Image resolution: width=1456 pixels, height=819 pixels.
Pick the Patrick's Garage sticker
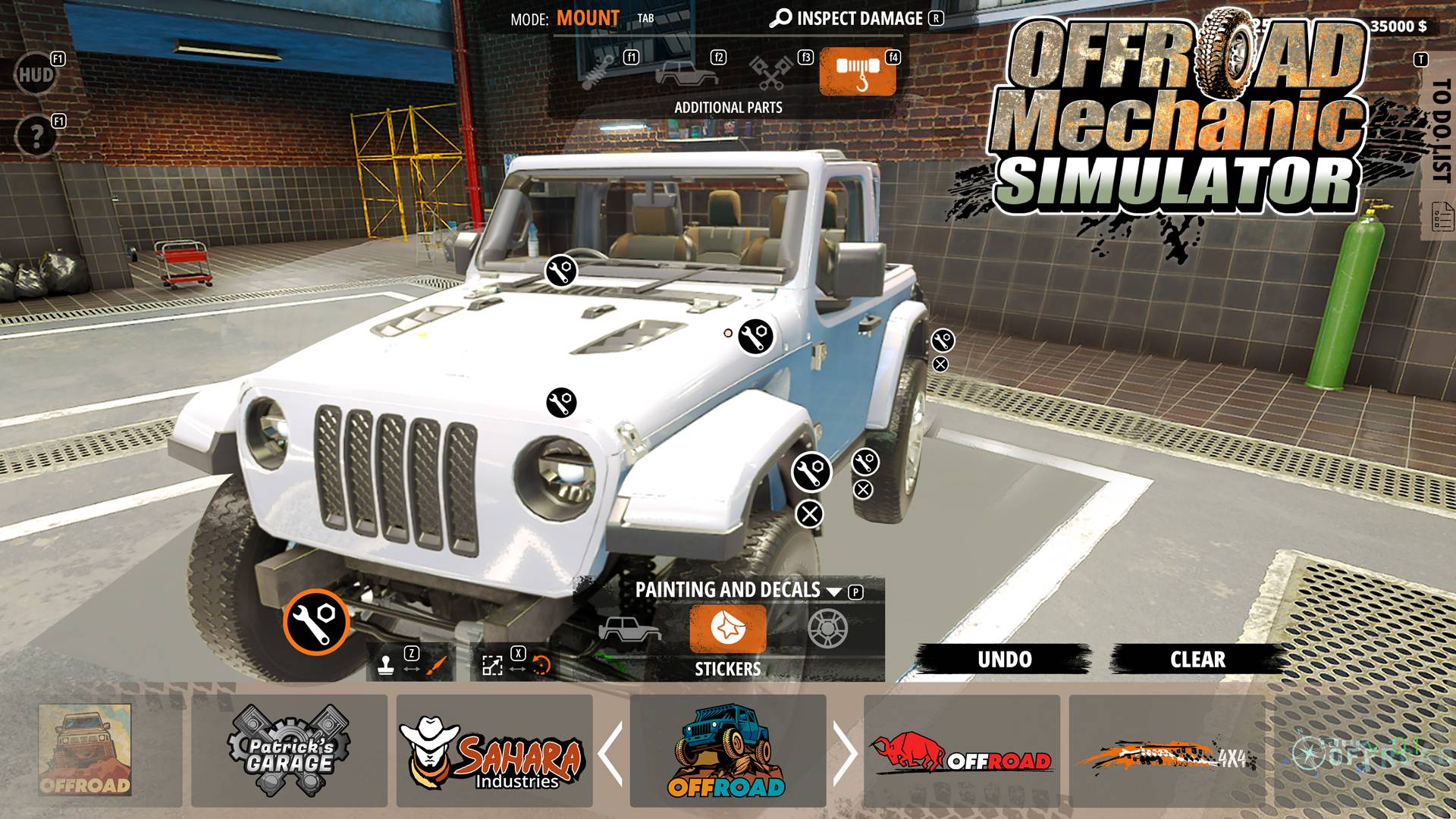point(289,751)
